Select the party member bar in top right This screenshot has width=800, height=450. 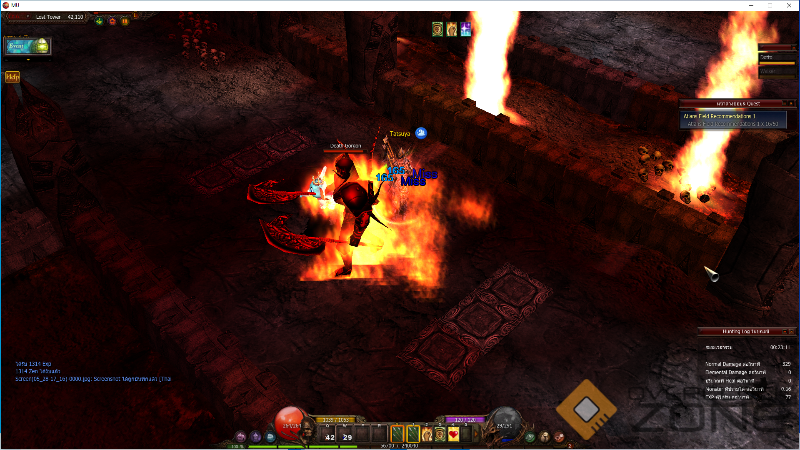click(777, 58)
